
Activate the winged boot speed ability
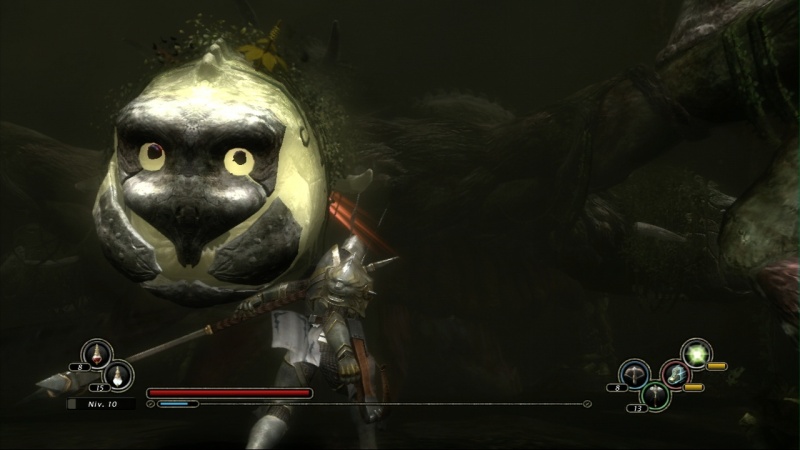point(675,373)
